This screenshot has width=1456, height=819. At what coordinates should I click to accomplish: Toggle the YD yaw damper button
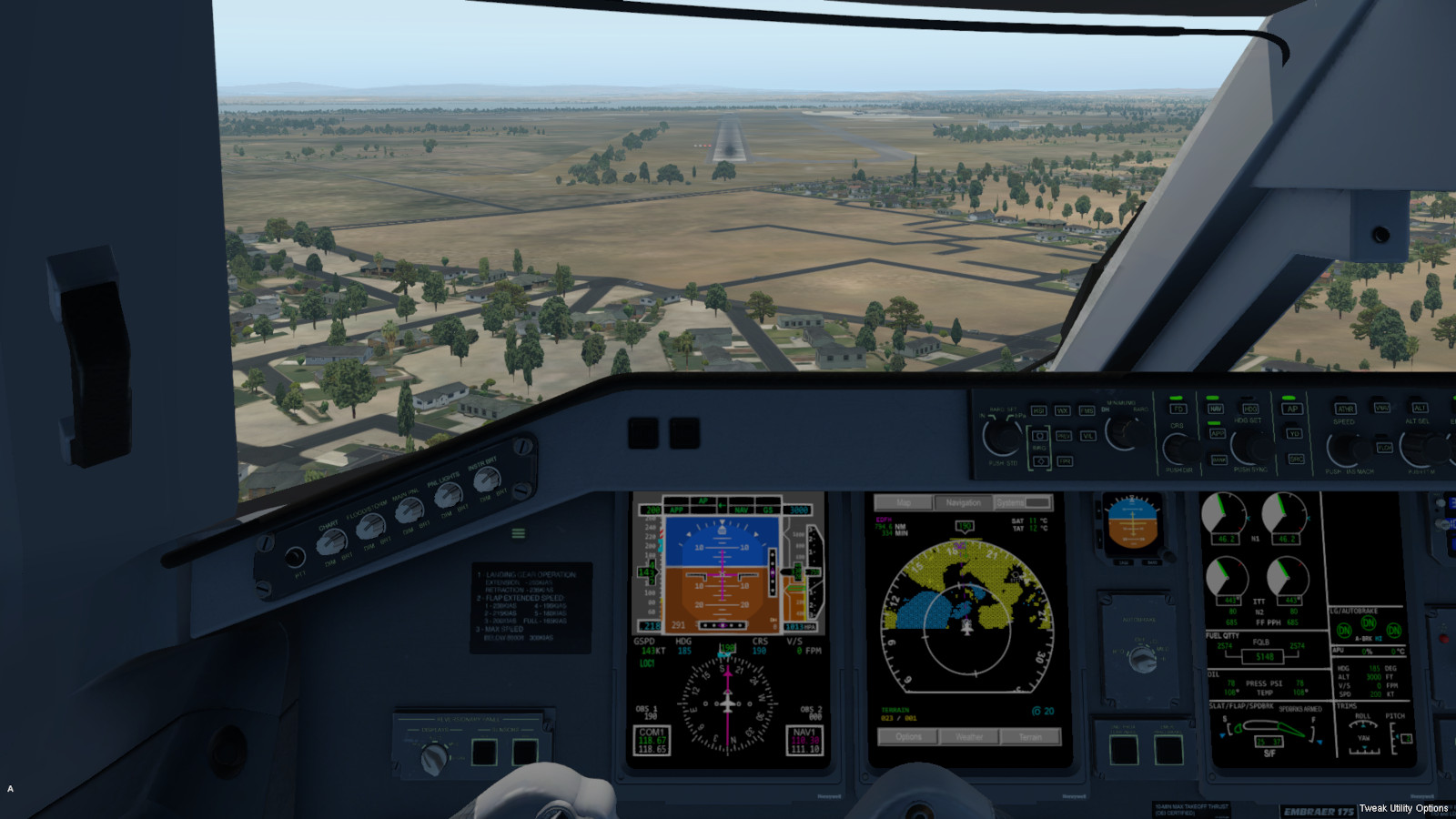(x=1294, y=433)
